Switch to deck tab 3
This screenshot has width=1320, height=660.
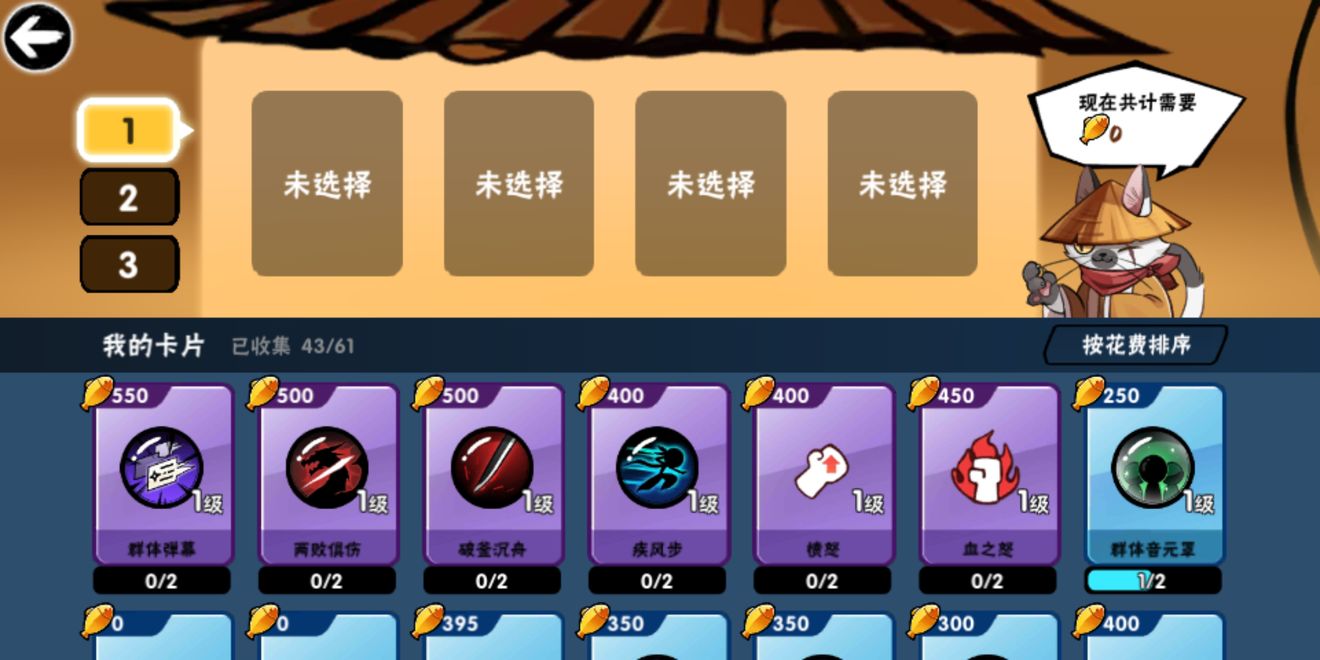(128, 264)
